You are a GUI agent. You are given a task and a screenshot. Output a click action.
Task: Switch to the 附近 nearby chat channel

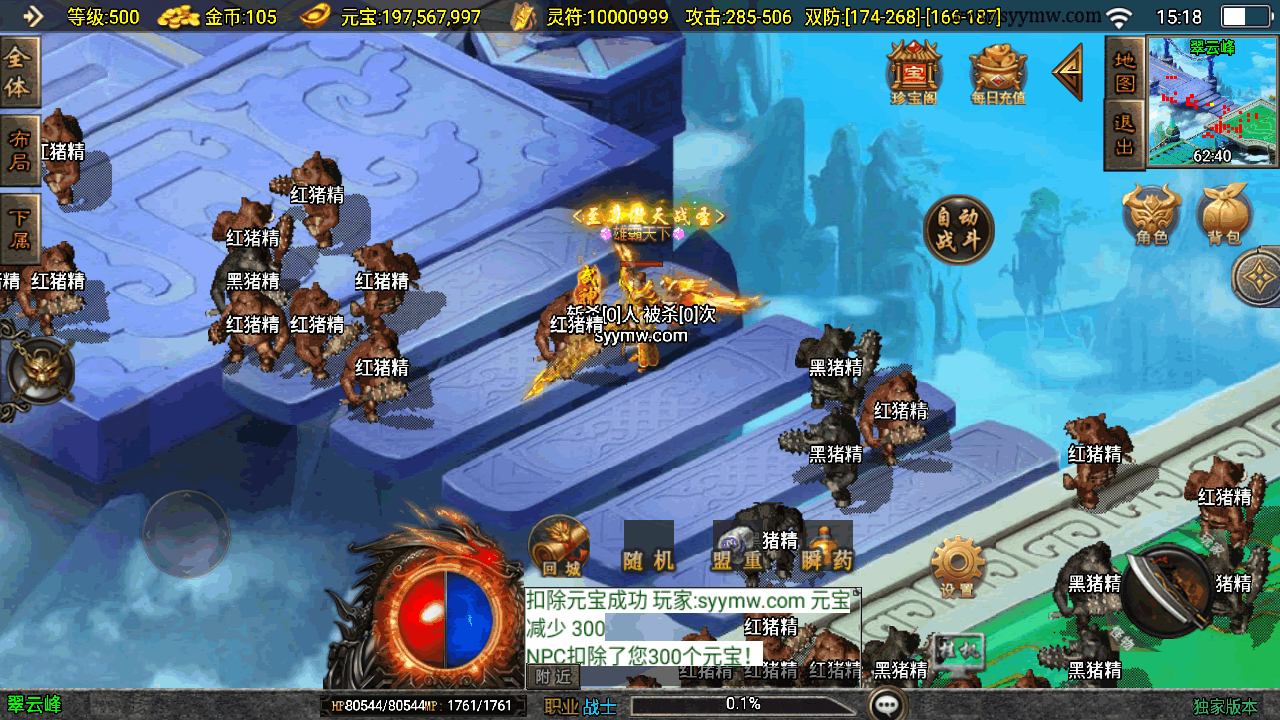(553, 676)
